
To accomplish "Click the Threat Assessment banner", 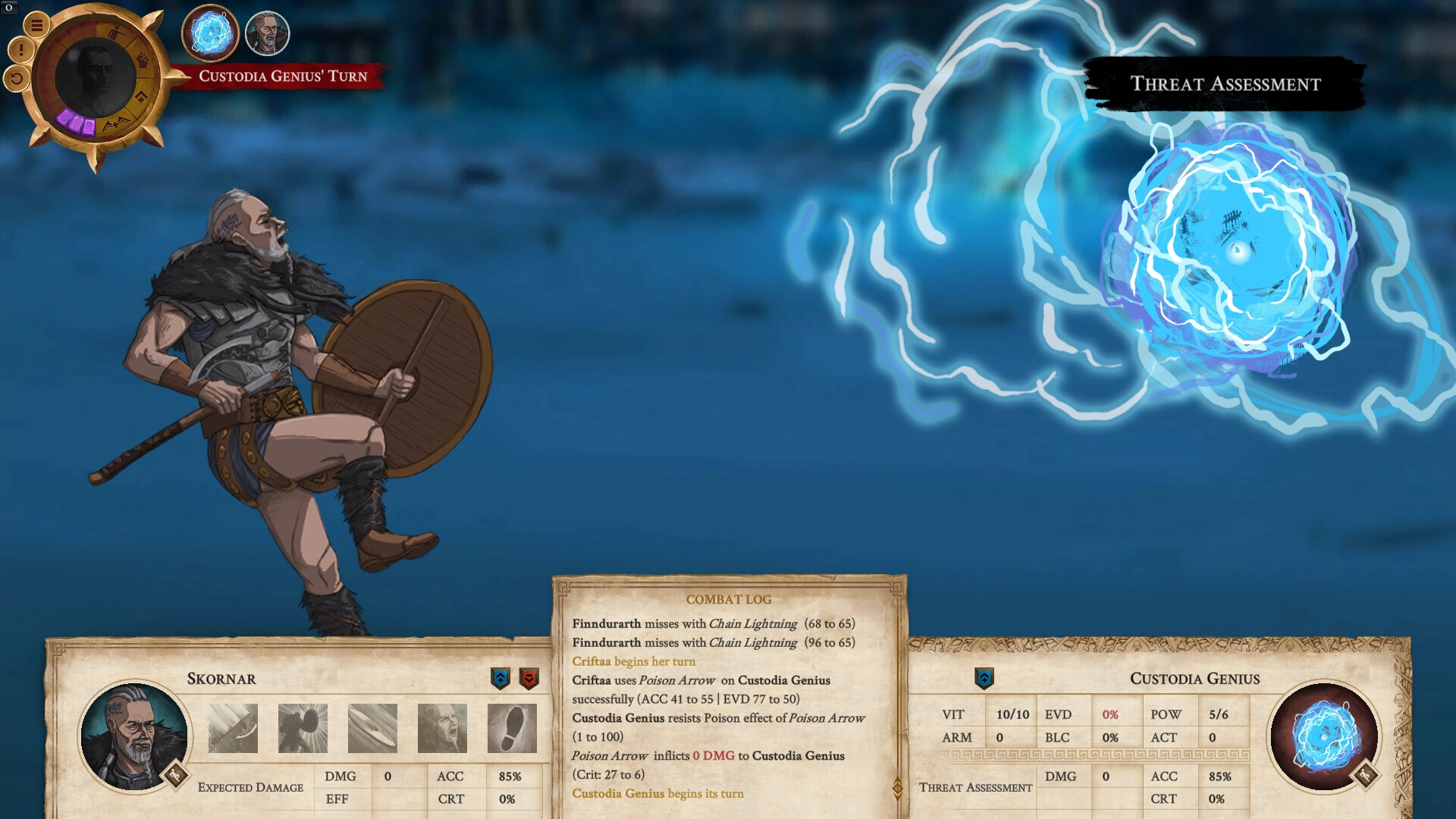I will point(1226,83).
